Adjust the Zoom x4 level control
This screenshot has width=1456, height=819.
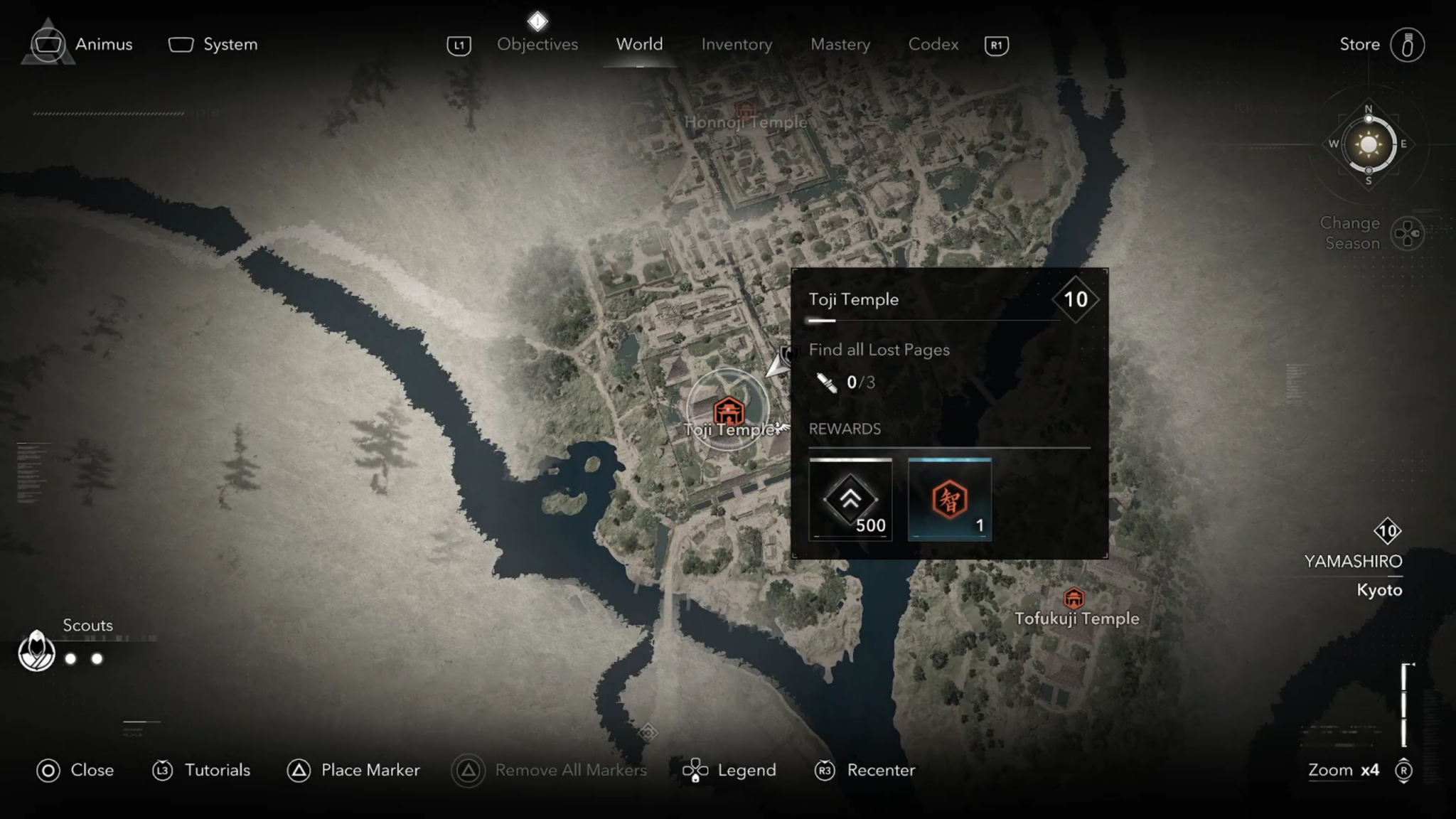click(1344, 770)
